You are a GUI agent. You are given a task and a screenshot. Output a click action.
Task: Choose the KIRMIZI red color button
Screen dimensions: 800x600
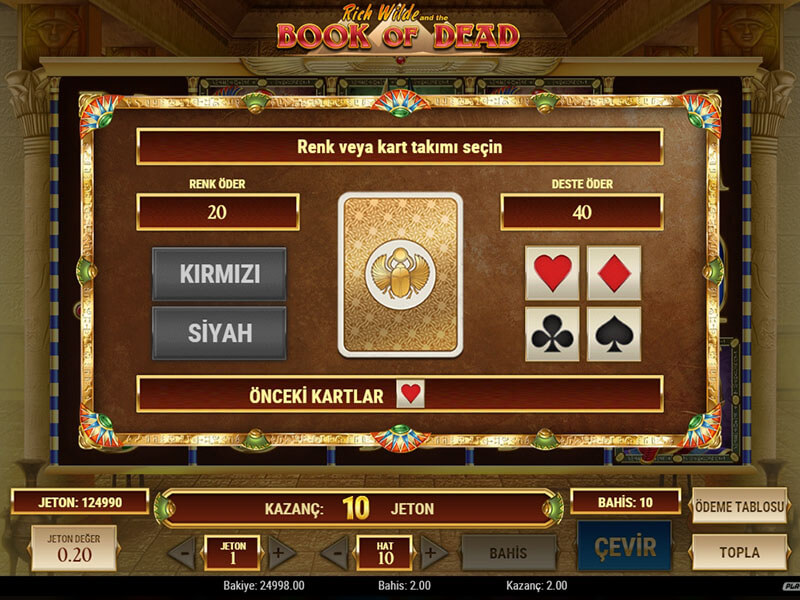coord(219,273)
